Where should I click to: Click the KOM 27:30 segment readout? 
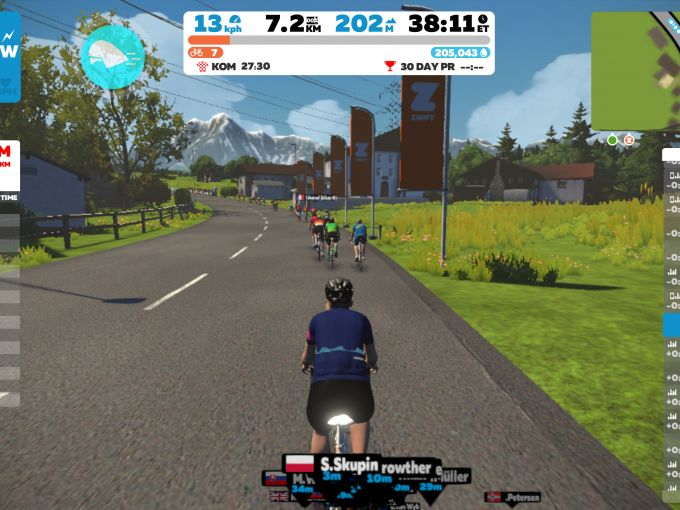point(235,65)
